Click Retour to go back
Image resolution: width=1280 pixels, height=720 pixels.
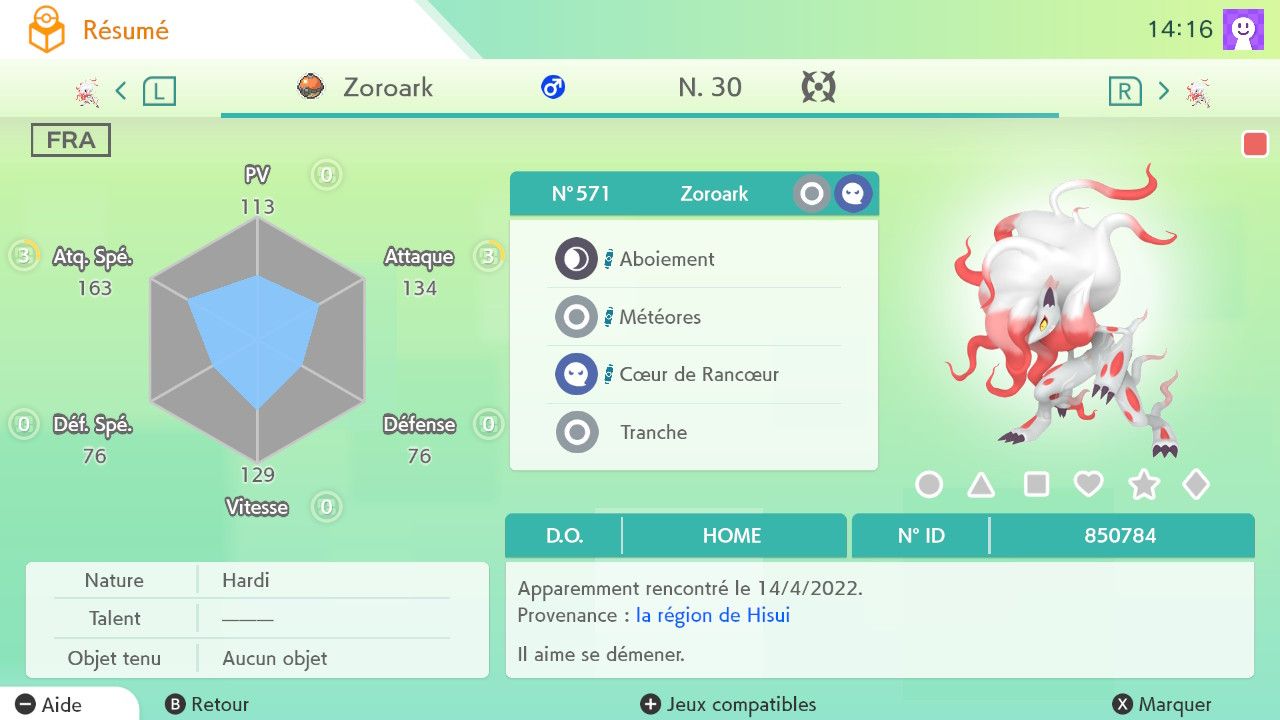[207, 705]
